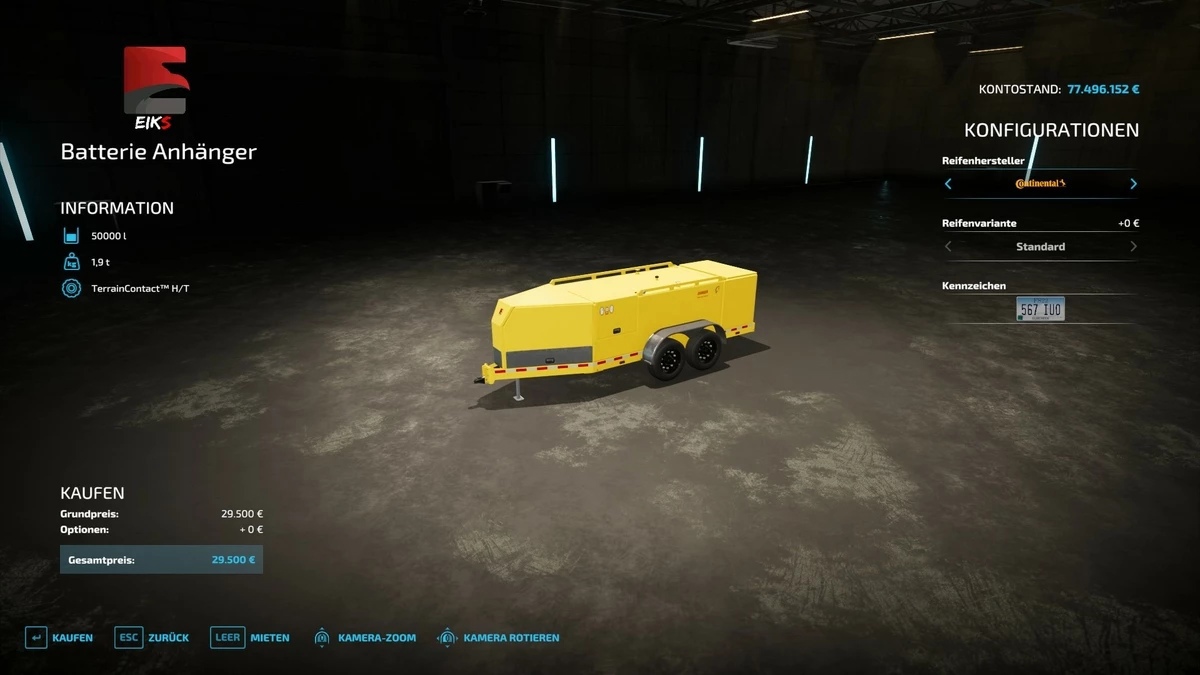Open the Kennzeichen license plate option
Screen dimensions: 1200x675
[x=1040, y=309]
